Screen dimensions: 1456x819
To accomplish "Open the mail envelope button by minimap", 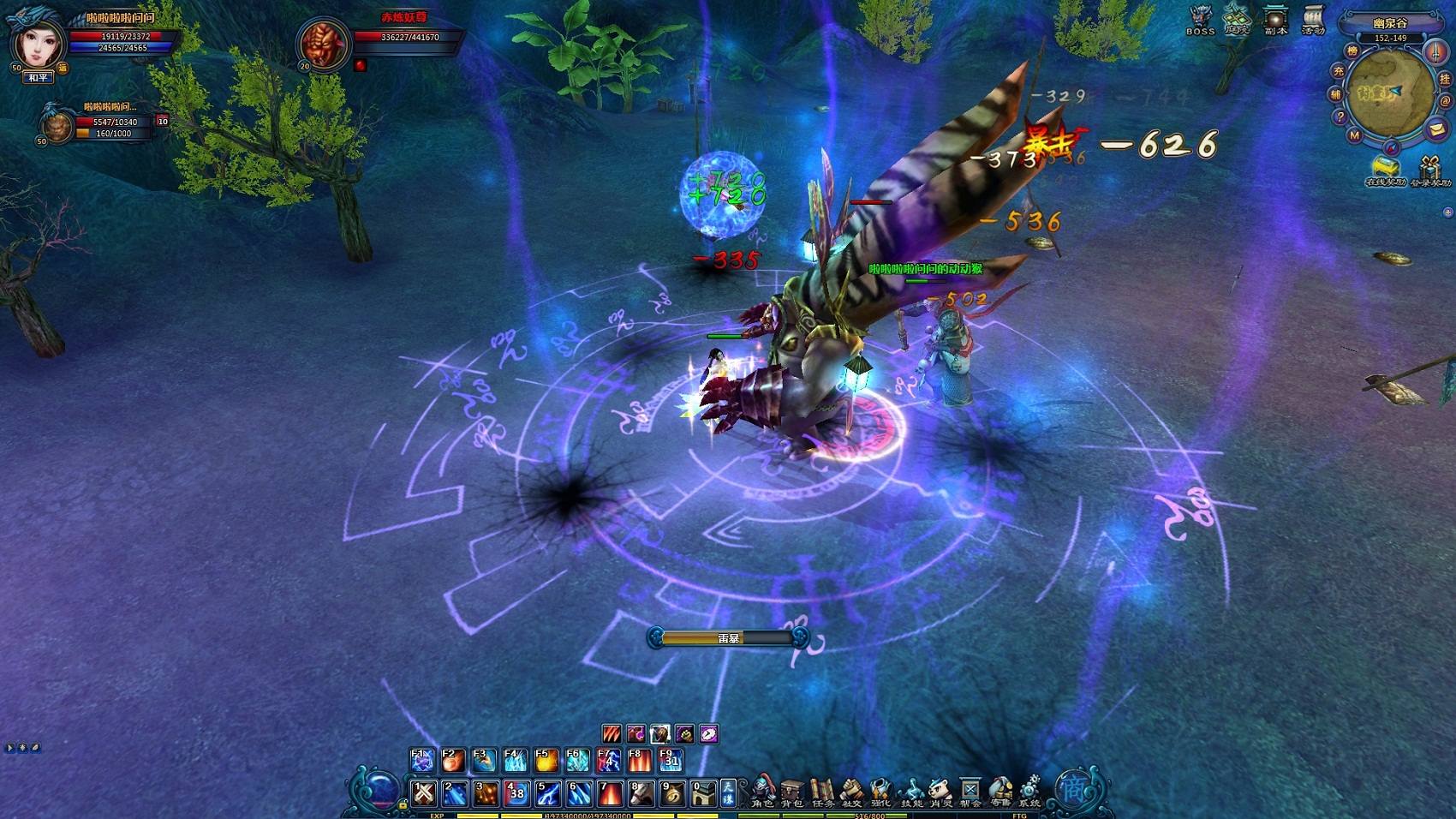I will pos(1436,129).
